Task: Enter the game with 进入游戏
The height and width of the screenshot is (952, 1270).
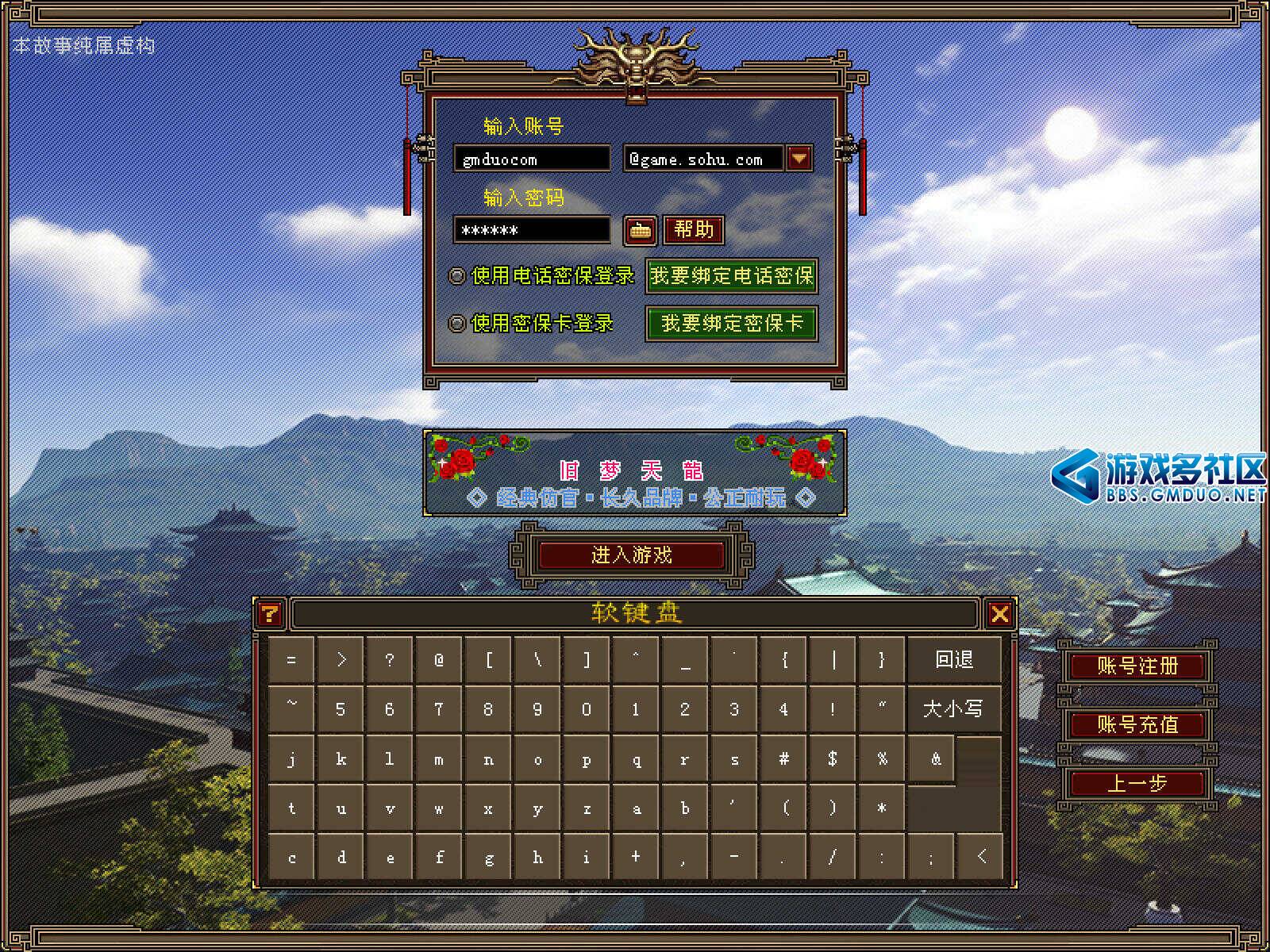Action: 632,555
